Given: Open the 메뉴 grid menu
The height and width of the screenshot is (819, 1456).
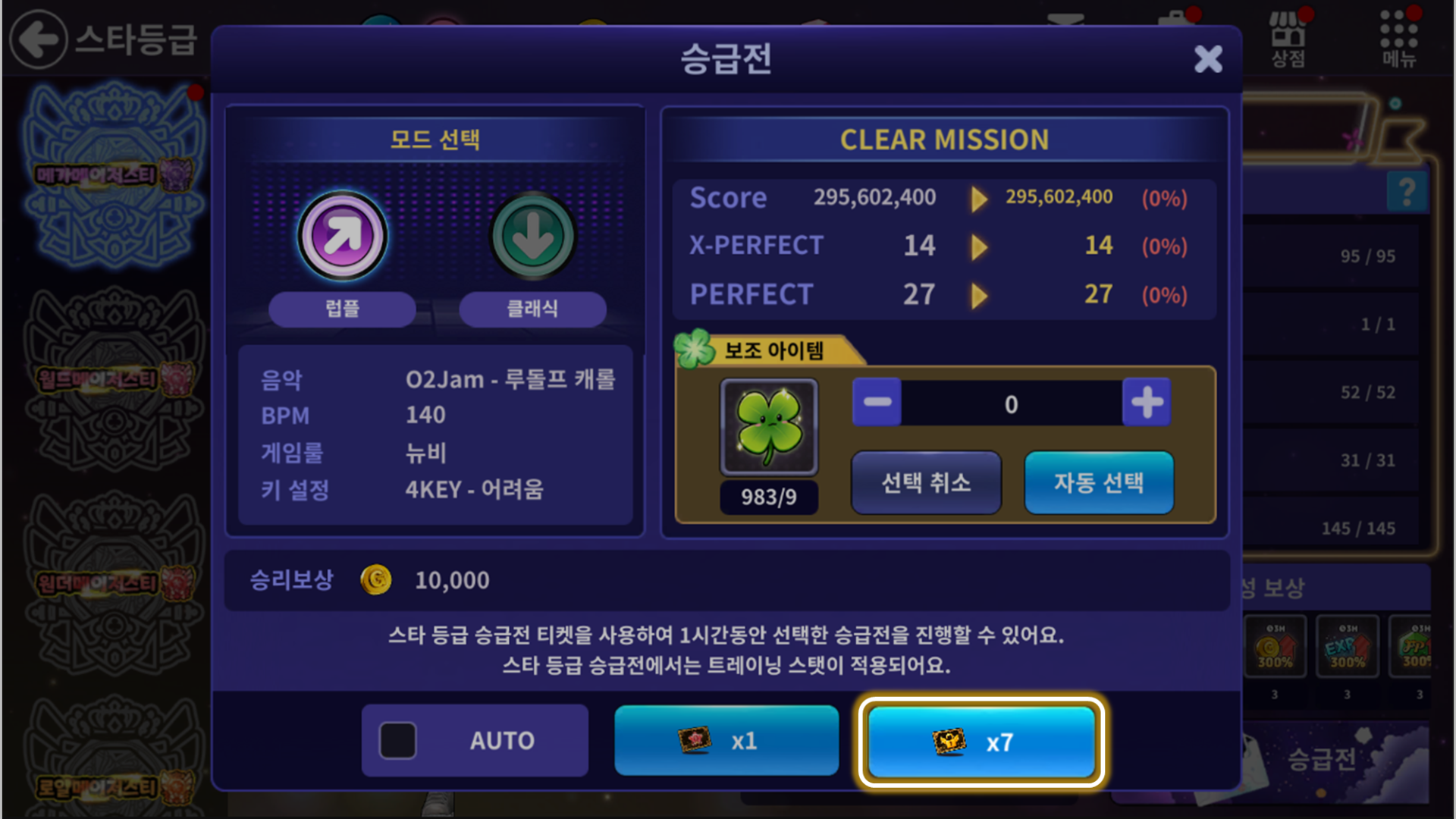Looking at the screenshot, I should click(x=1398, y=39).
